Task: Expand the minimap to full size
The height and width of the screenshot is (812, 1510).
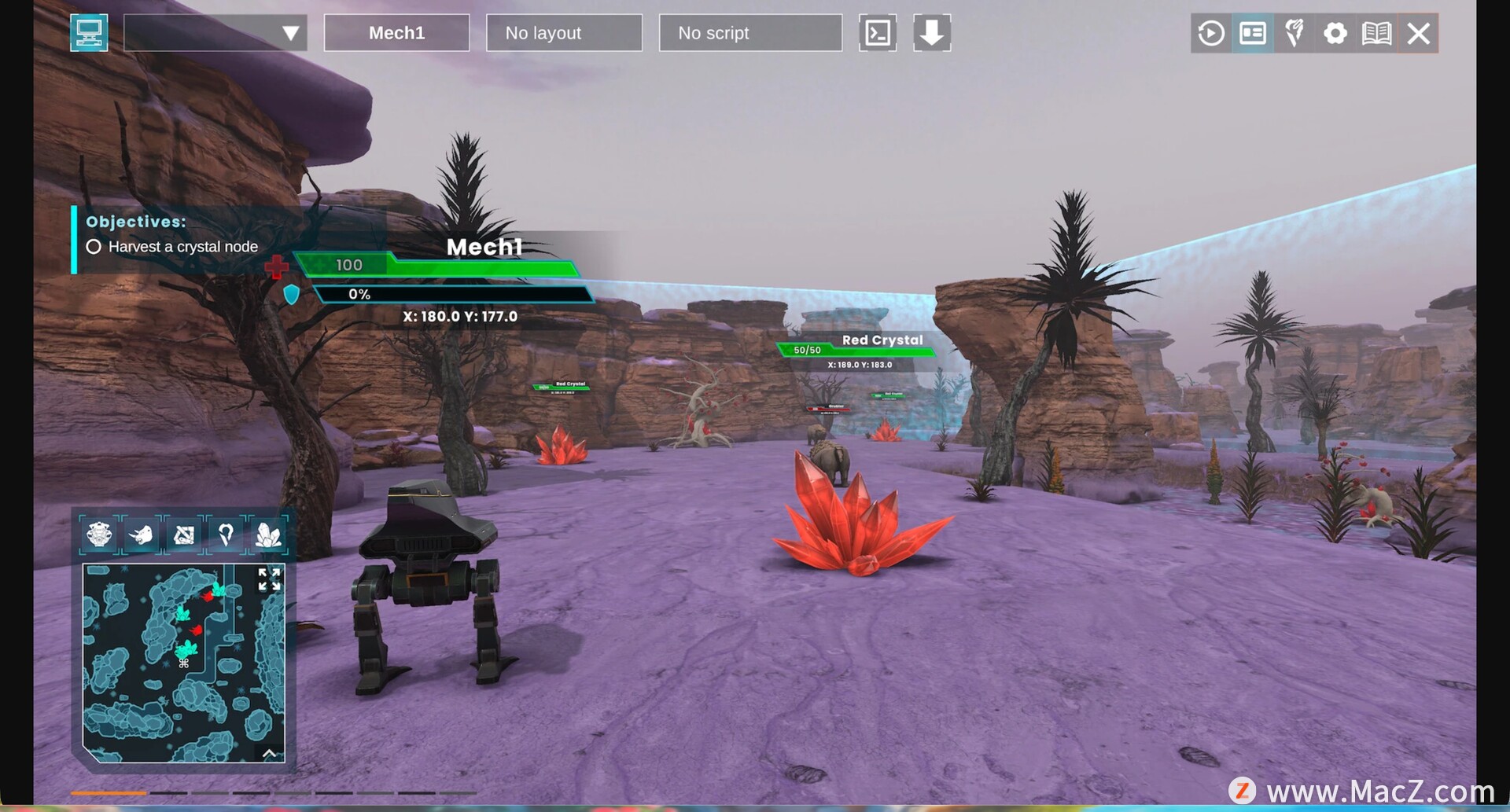Action: click(x=269, y=579)
